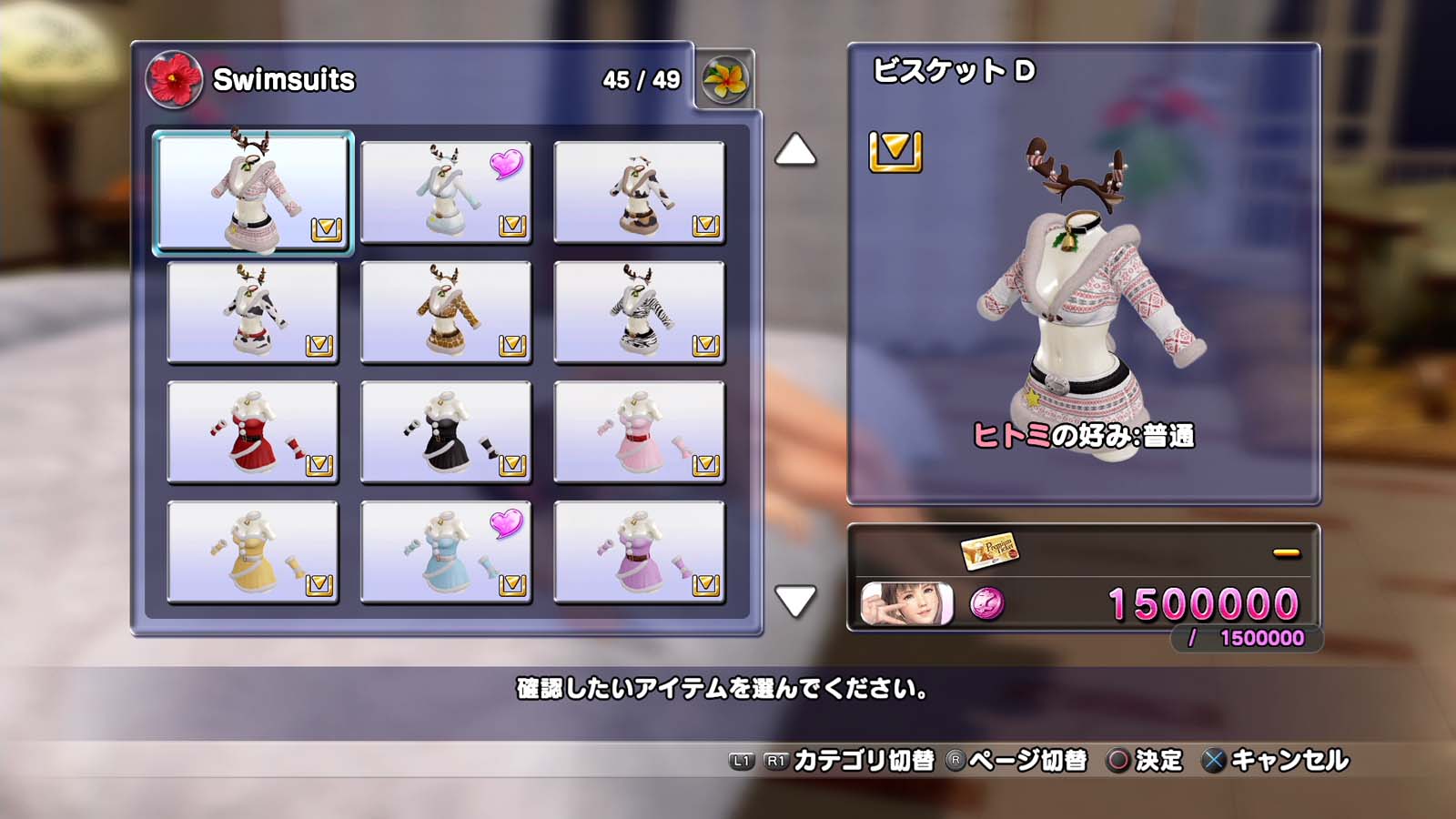
Task: Go to previous page with up arrow
Action: click(x=795, y=150)
